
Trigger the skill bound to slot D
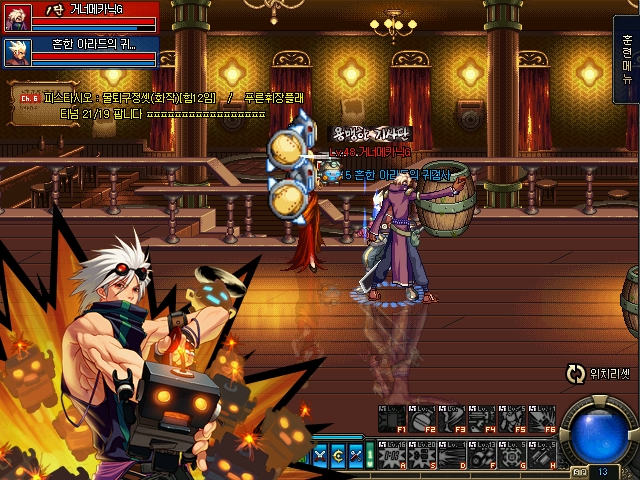452,453
